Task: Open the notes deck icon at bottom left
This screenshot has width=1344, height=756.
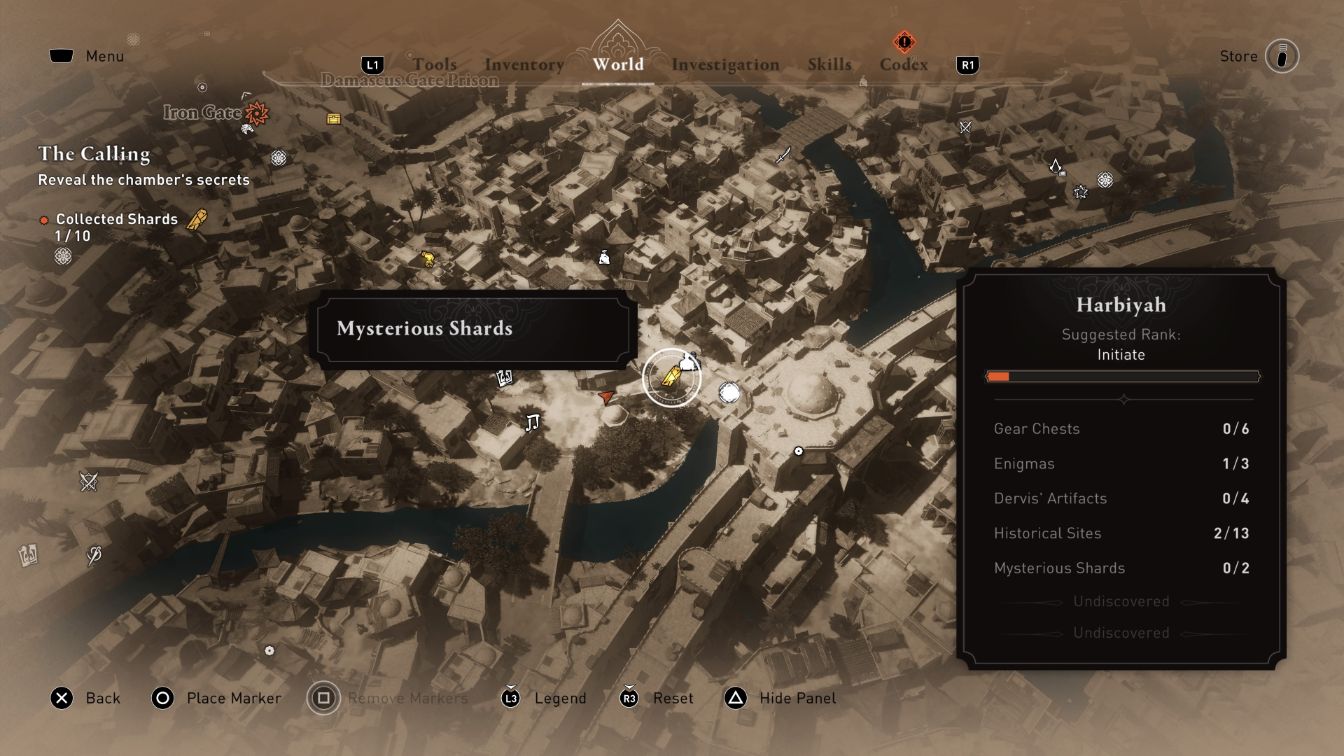Action: pyautogui.click(x=28, y=555)
